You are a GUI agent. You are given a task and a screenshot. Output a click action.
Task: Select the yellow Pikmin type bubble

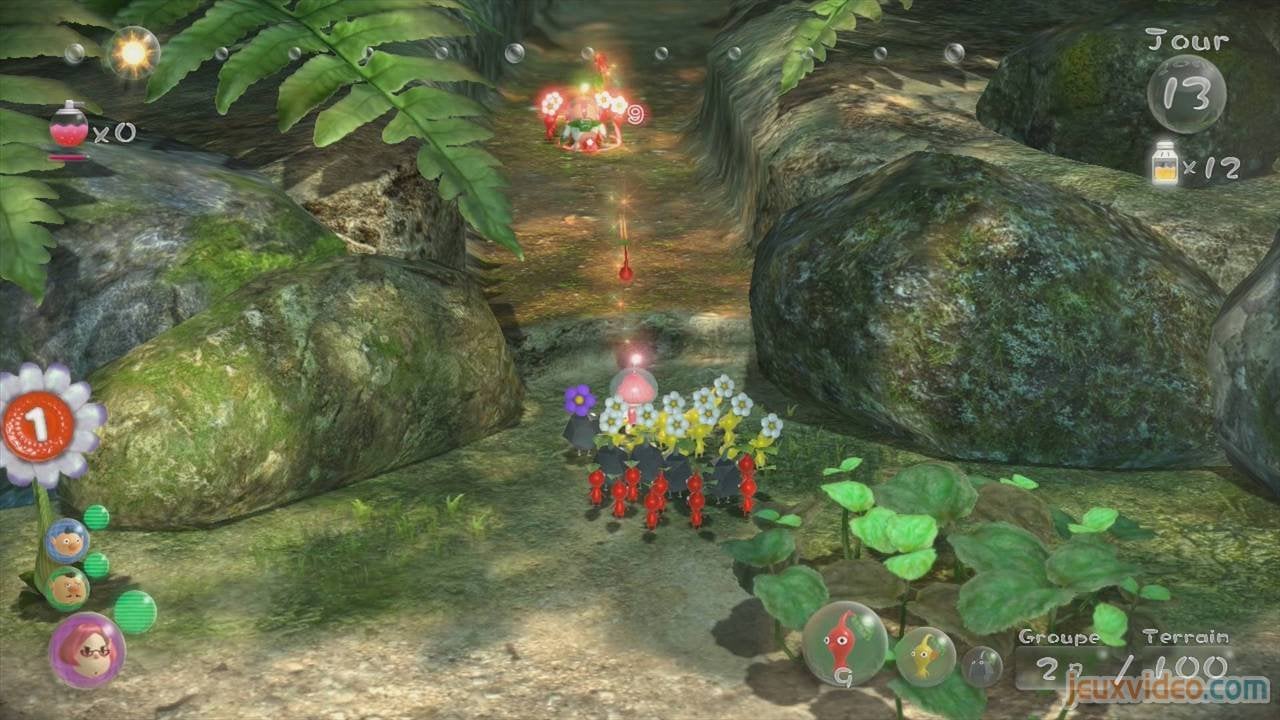[927, 656]
